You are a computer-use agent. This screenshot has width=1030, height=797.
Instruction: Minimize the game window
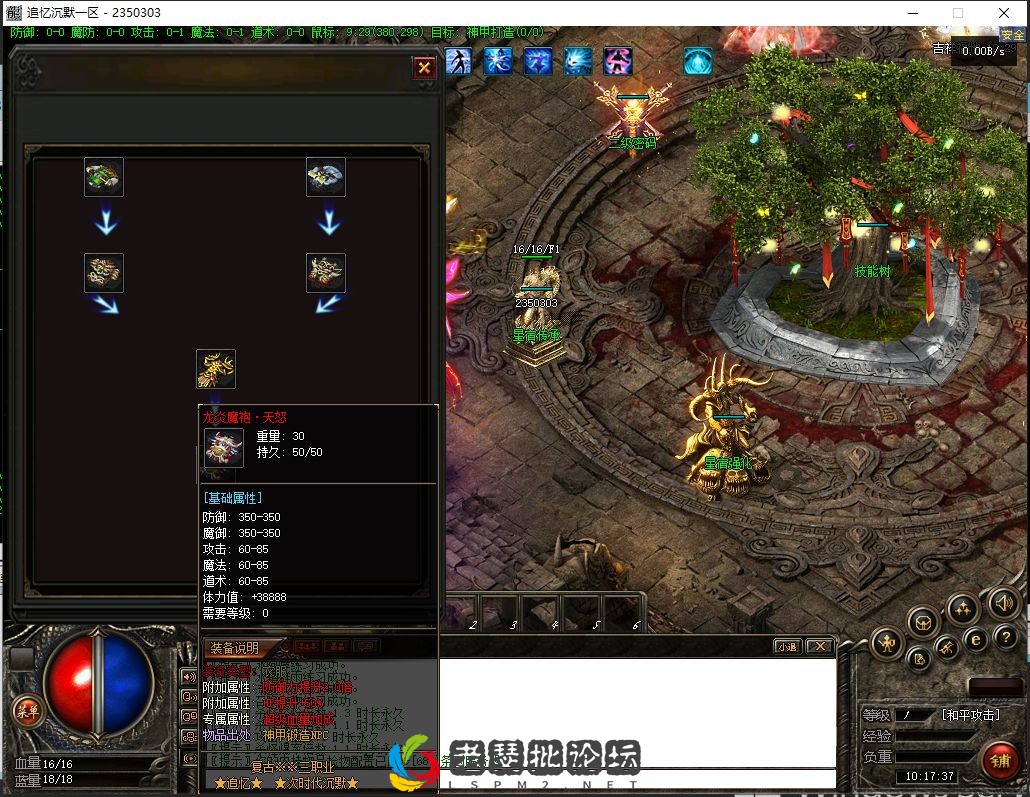pyautogui.click(x=912, y=13)
